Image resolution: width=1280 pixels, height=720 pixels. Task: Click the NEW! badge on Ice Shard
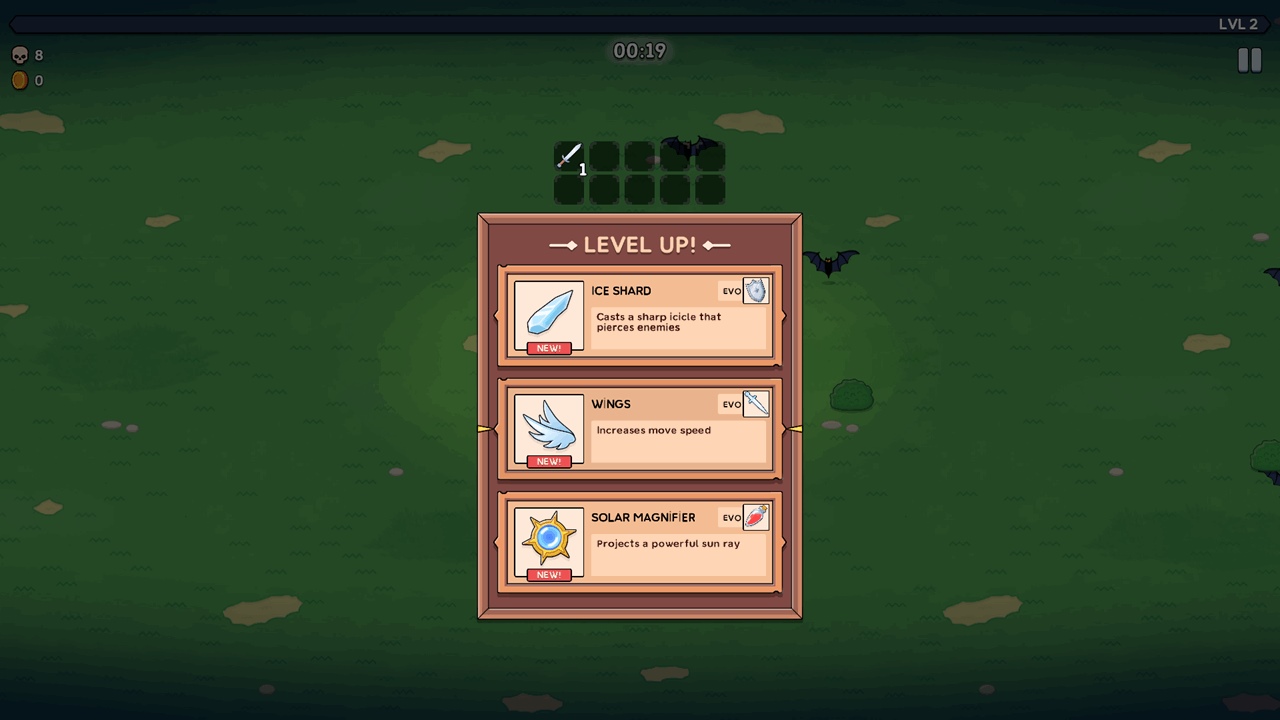click(x=548, y=348)
